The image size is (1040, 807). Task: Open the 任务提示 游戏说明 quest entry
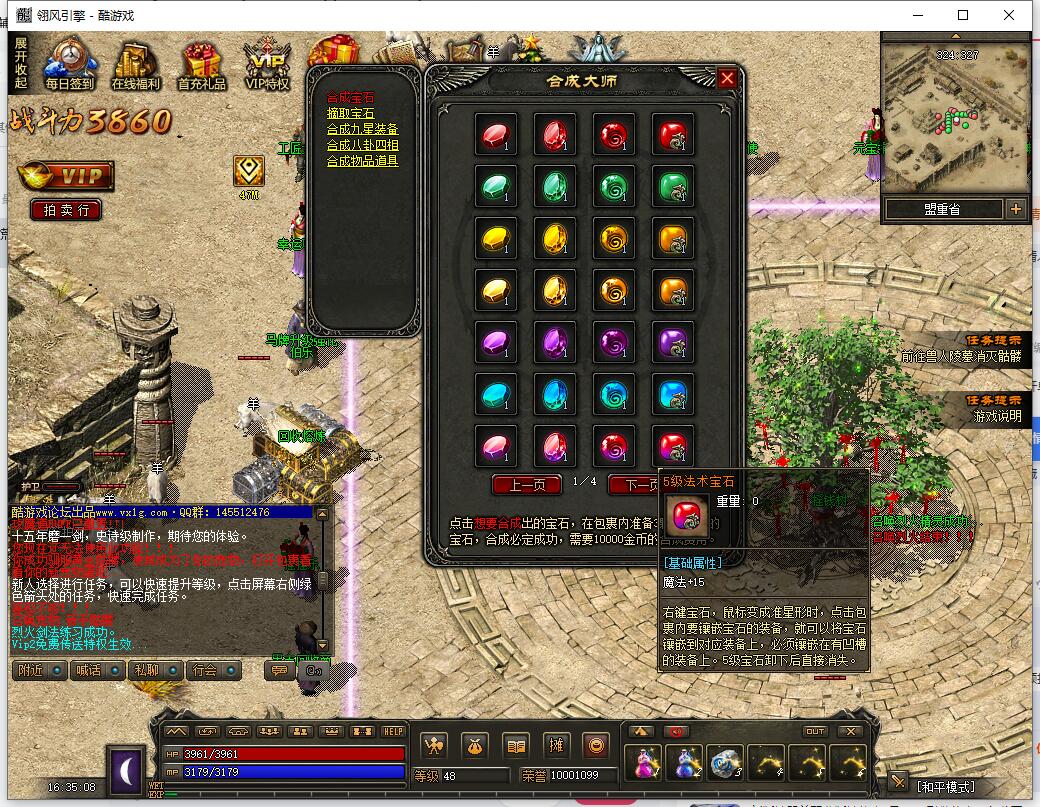(x=994, y=408)
